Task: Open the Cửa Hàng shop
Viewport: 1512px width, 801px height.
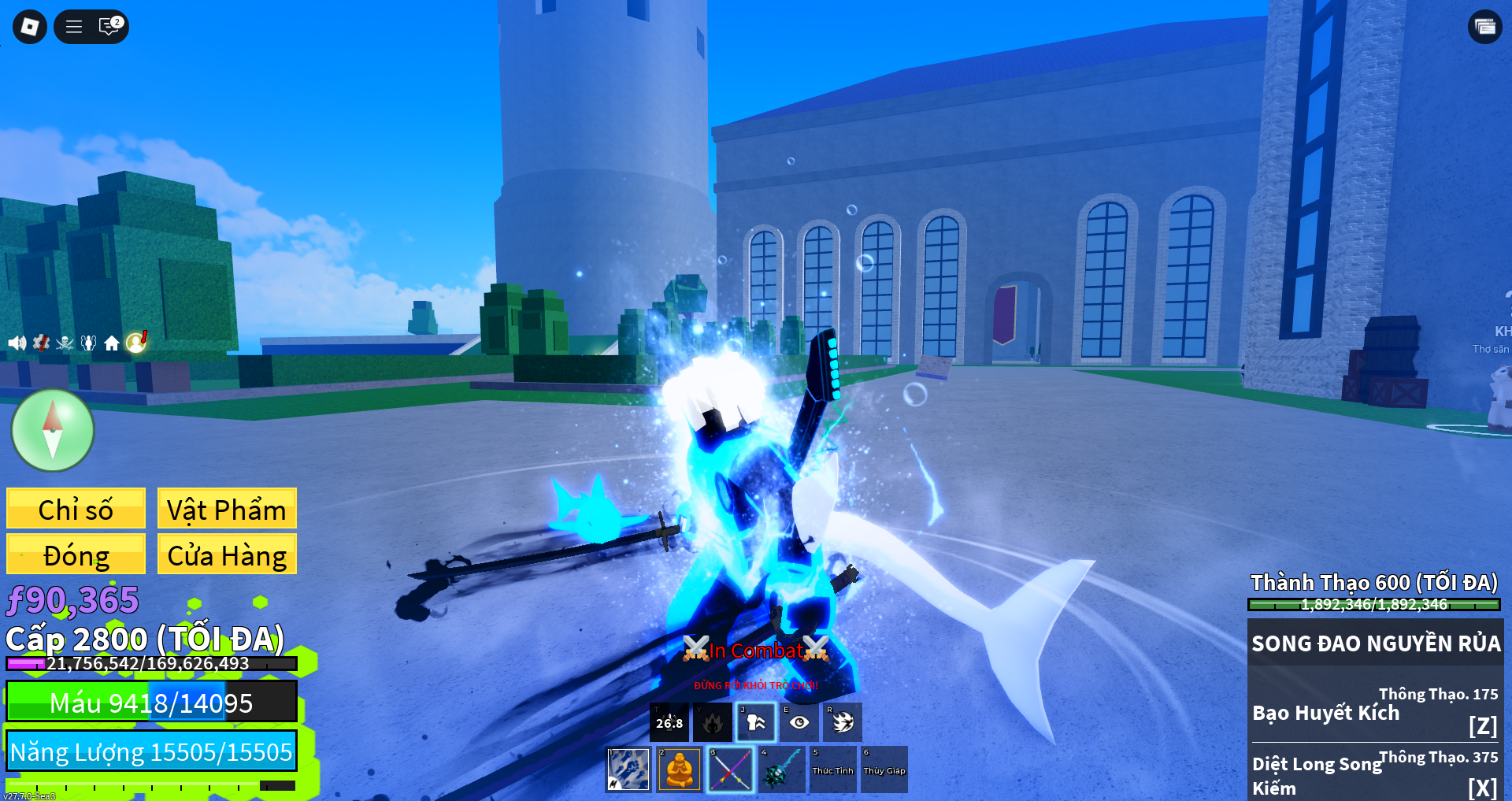Action: (x=227, y=554)
